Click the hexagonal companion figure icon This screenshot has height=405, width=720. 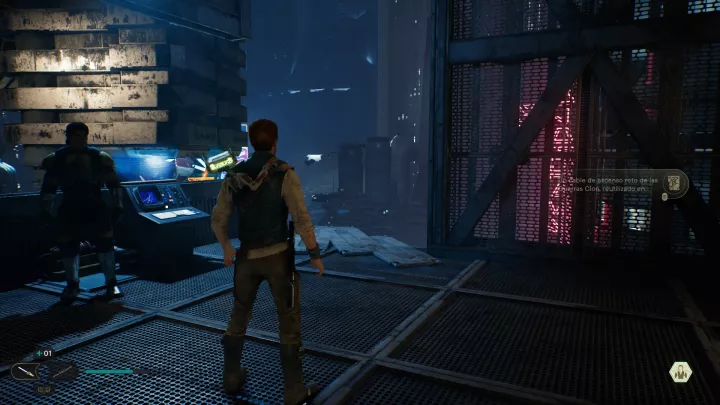click(682, 373)
